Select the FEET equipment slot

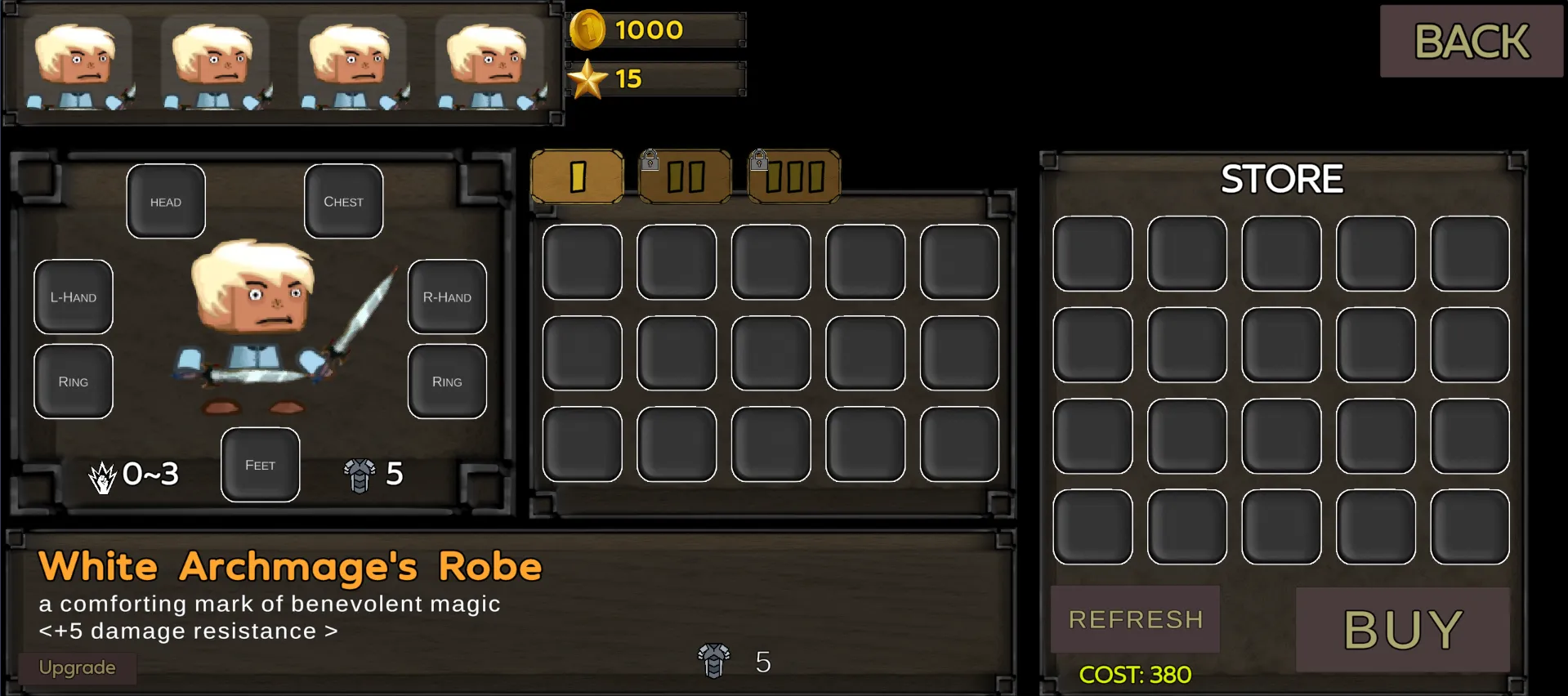pos(260,464)
